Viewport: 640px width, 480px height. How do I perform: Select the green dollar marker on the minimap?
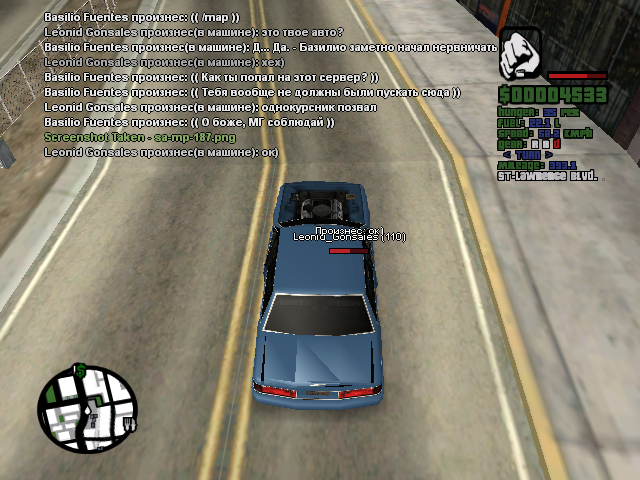(80, 371)
